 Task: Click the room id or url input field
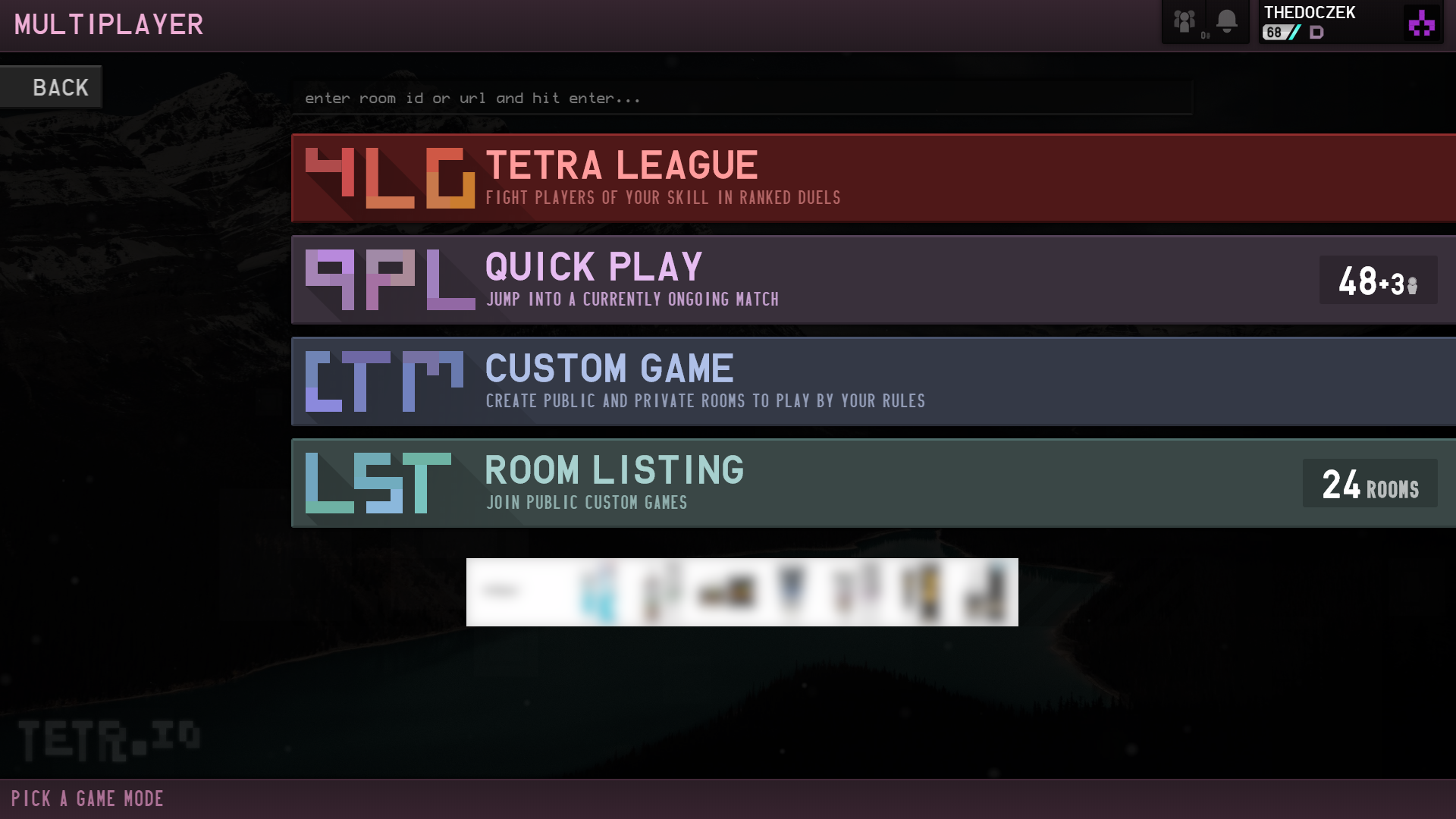[743, 97]
